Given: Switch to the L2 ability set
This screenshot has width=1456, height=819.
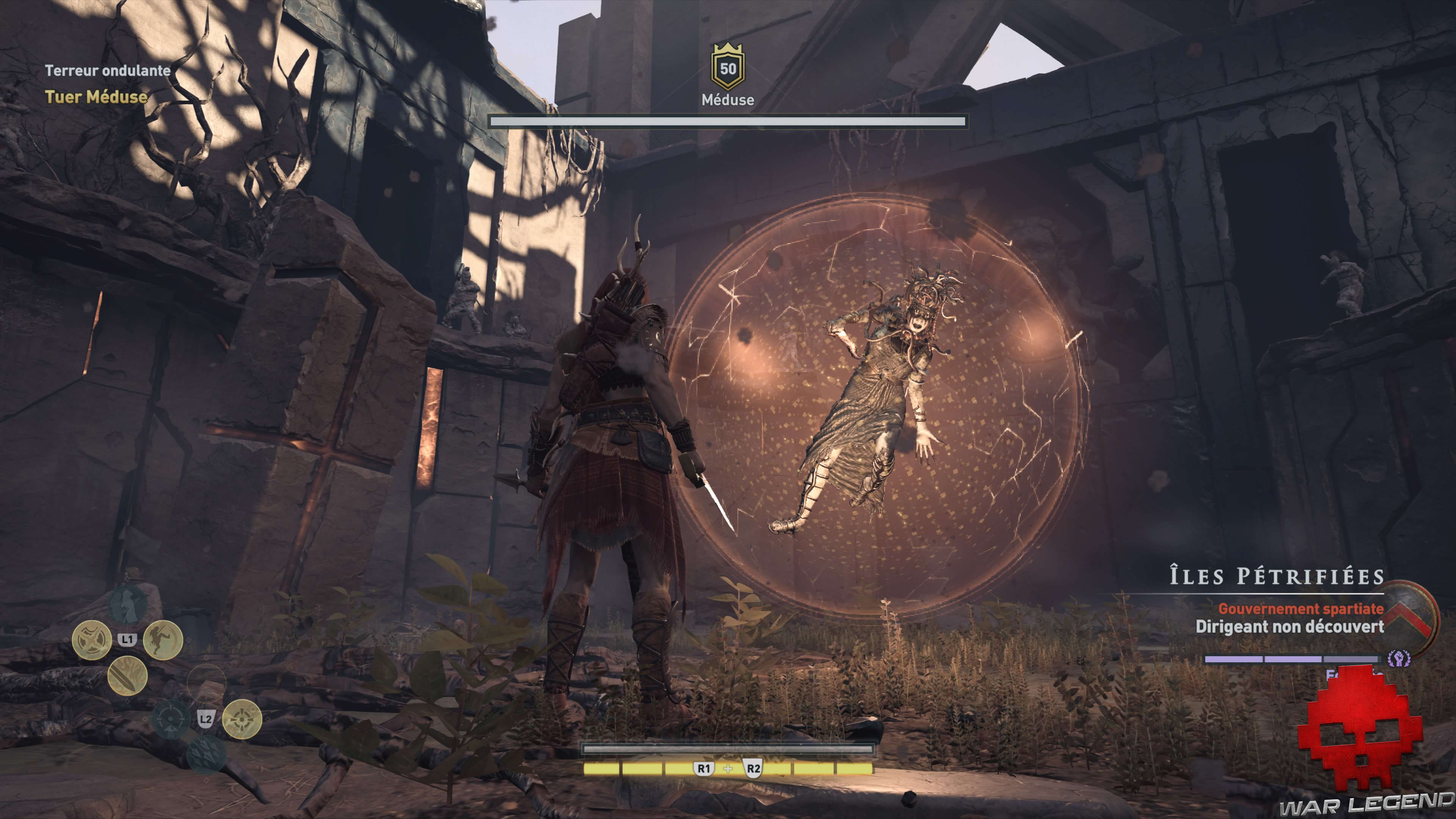Looking at the screenshot, I should [x=206, y=719].
